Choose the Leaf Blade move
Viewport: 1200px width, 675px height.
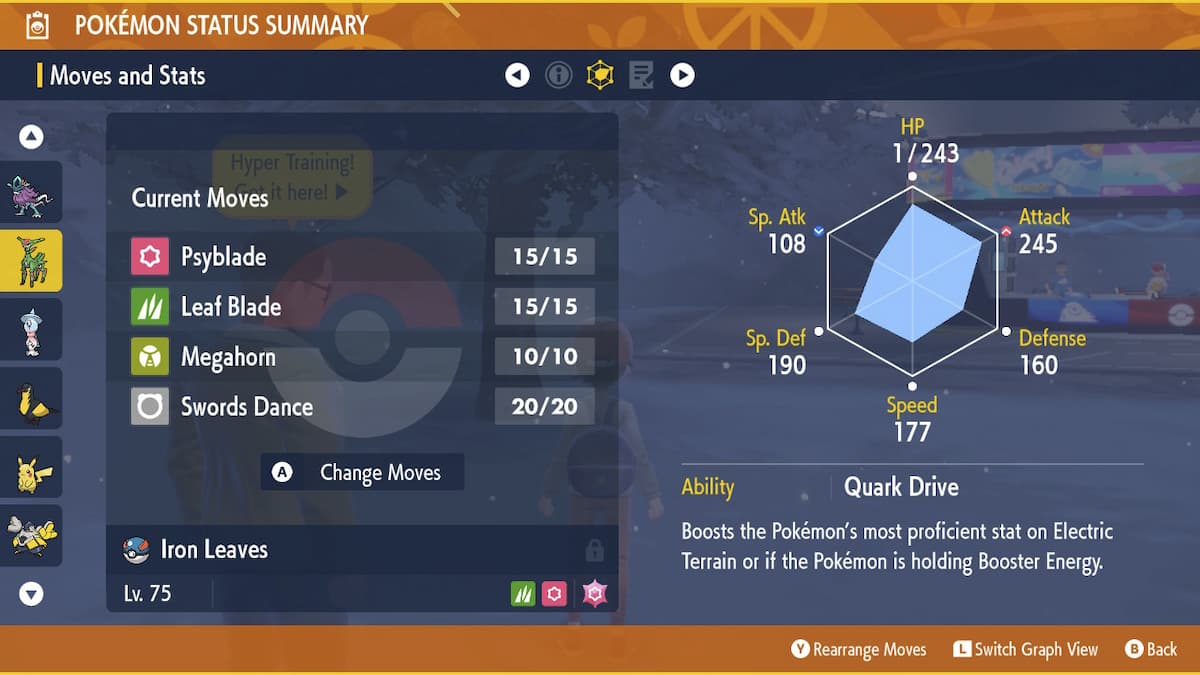click(362, 307)
